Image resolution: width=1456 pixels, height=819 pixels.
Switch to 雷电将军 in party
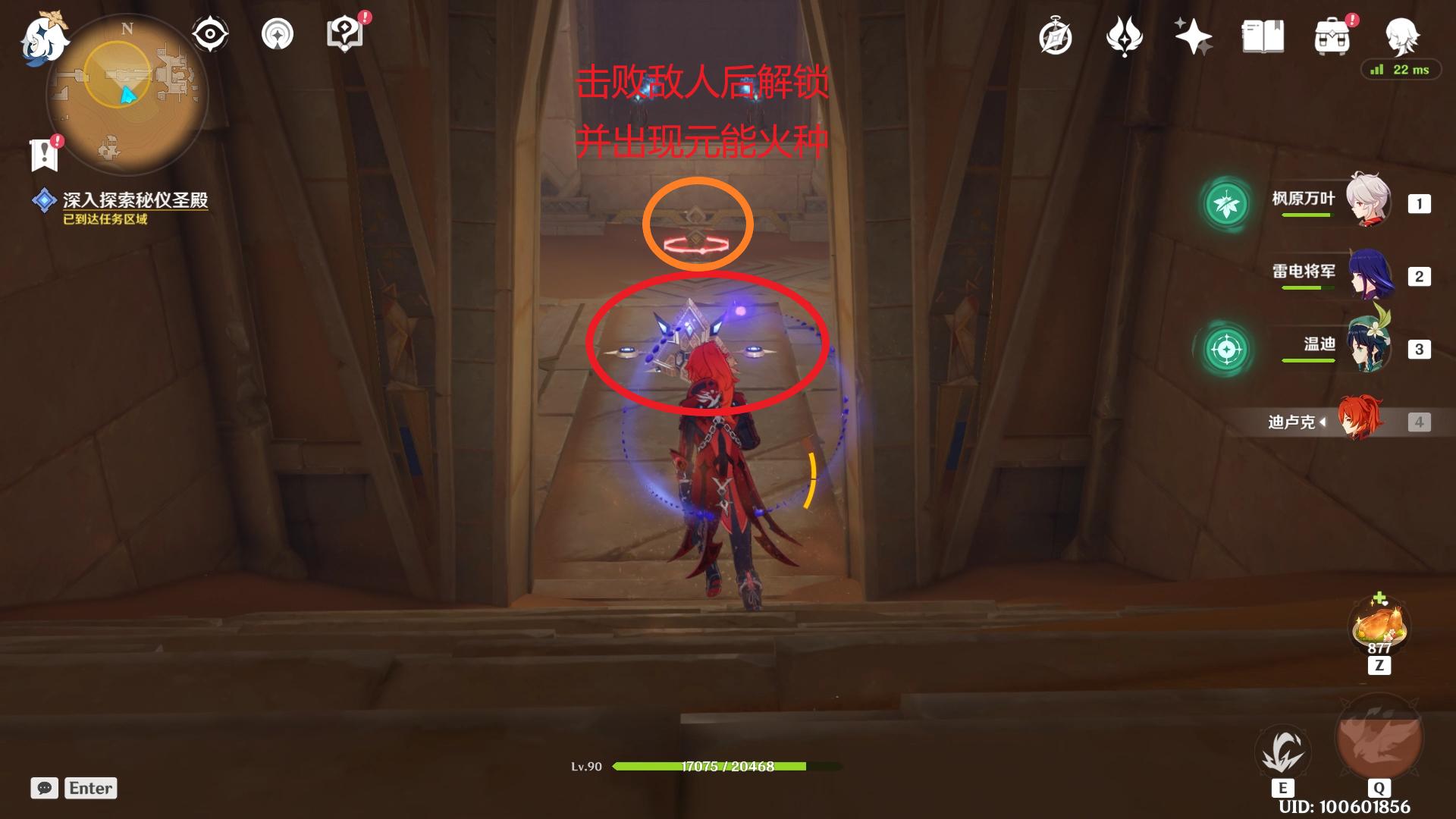pyautogui.click(x=1370, y=275)
